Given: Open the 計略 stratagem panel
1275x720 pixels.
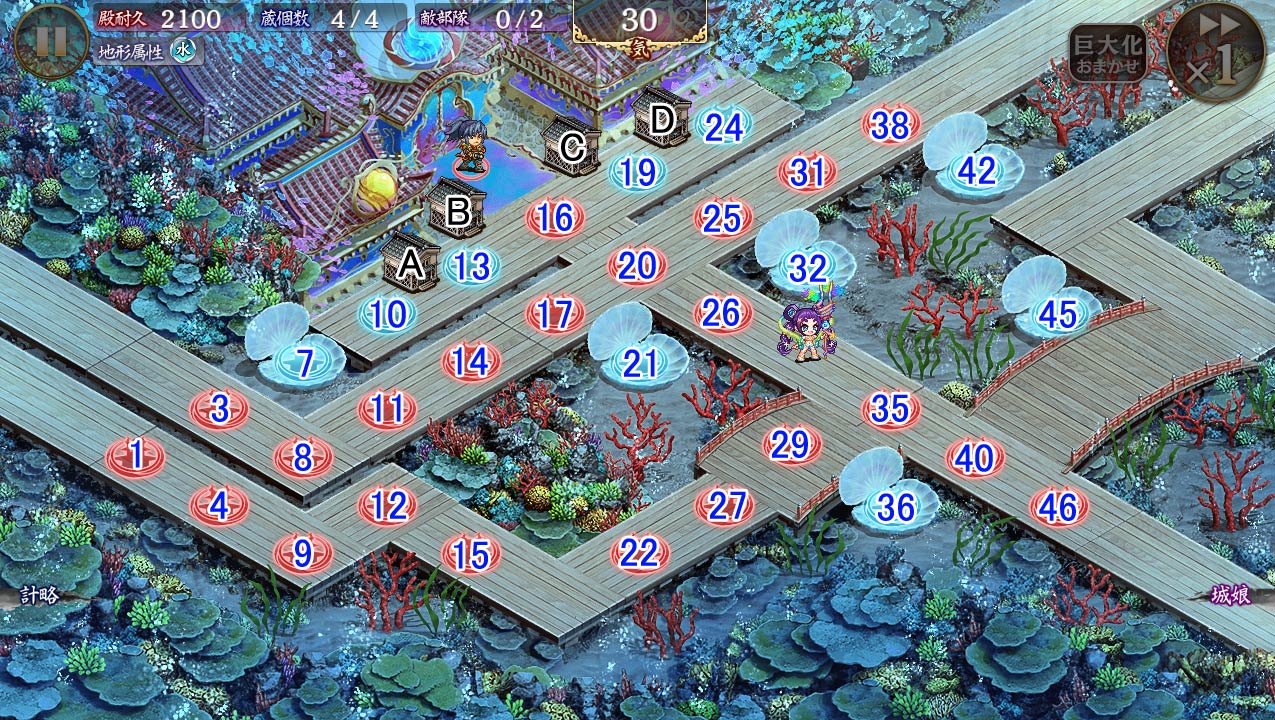Looking at the screenshot, I should 38,596.
